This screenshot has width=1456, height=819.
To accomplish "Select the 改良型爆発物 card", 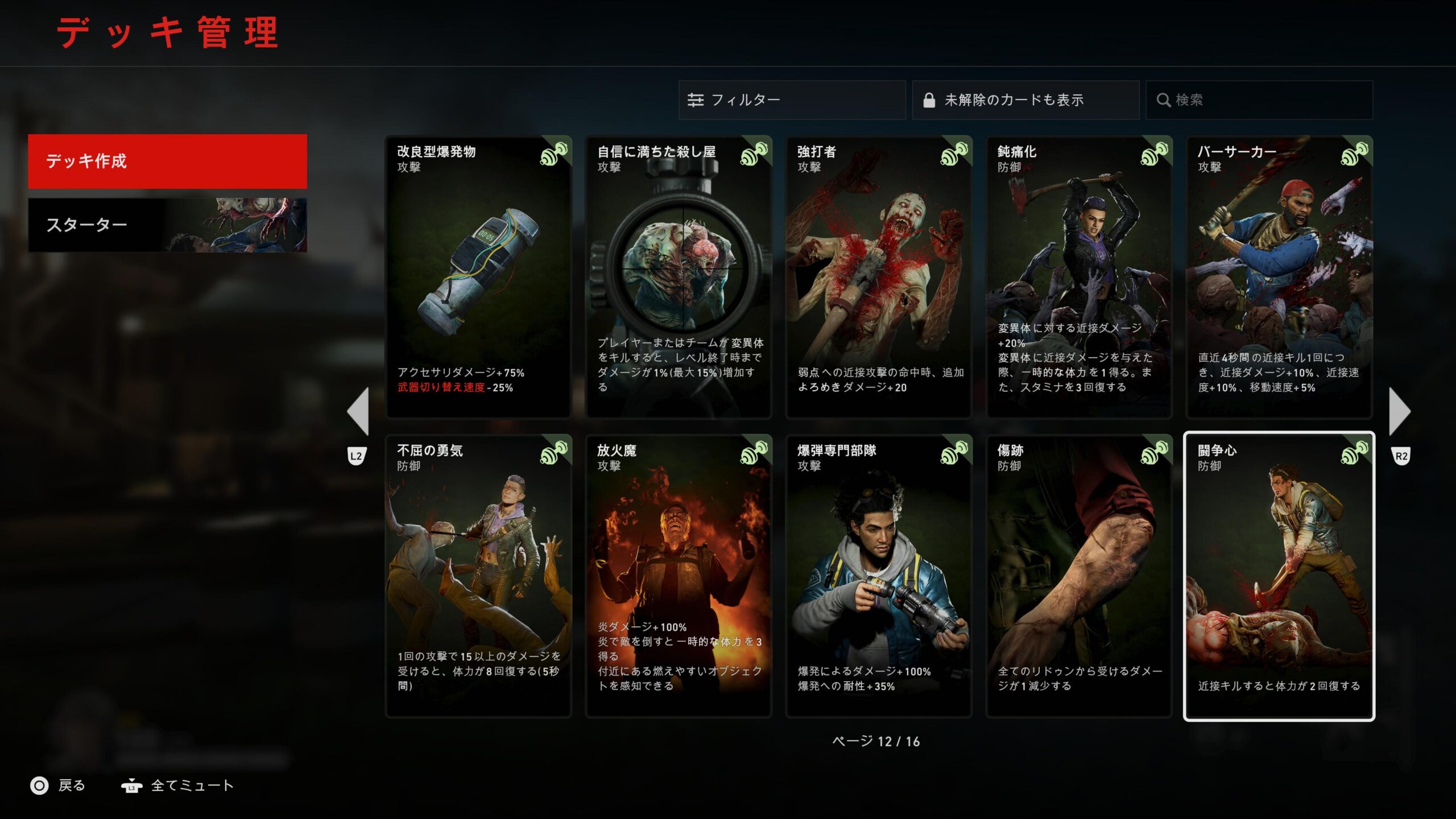I will click(478, 277).
